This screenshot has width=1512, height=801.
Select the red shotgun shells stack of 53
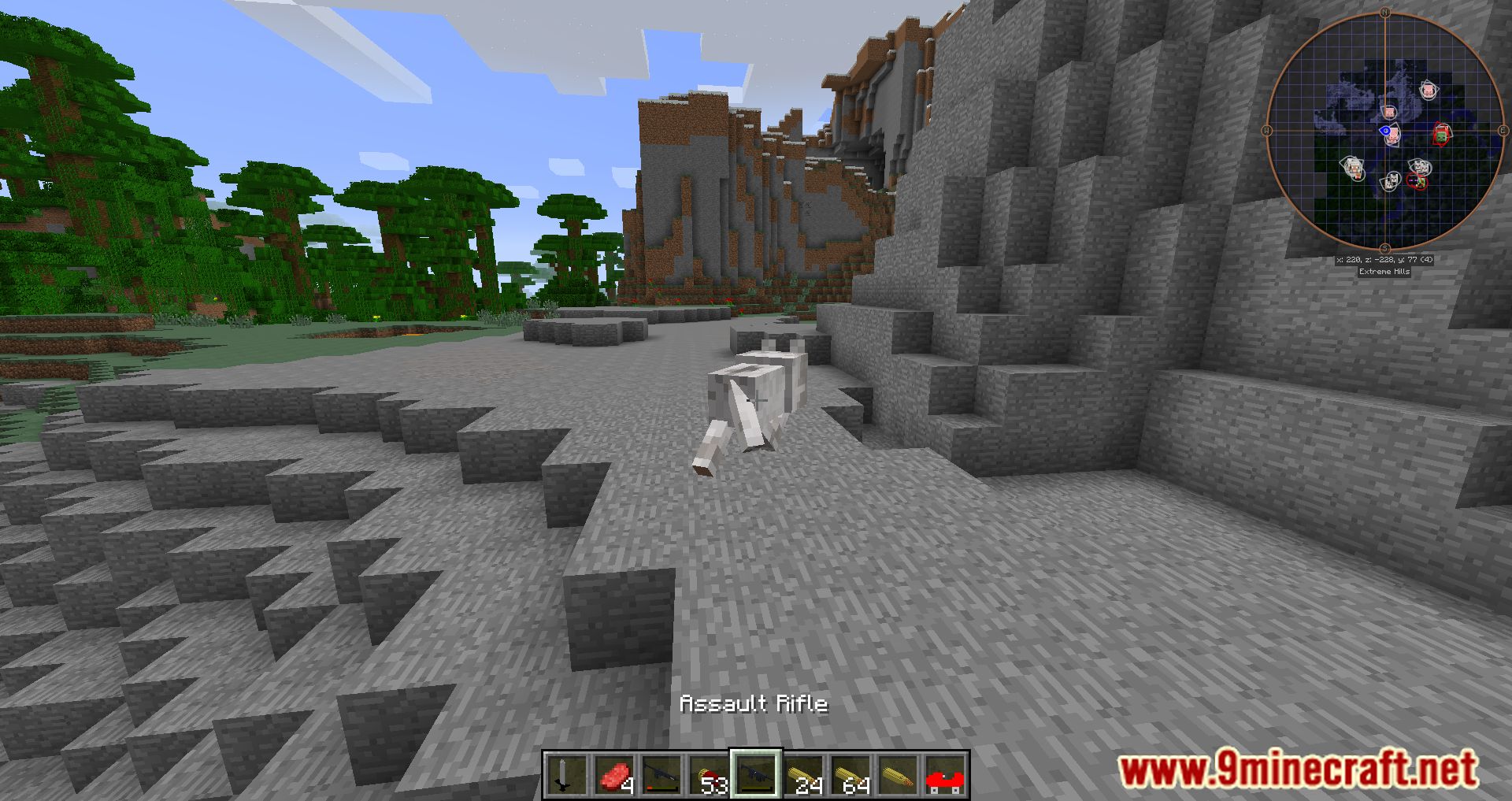click(708, 775)
